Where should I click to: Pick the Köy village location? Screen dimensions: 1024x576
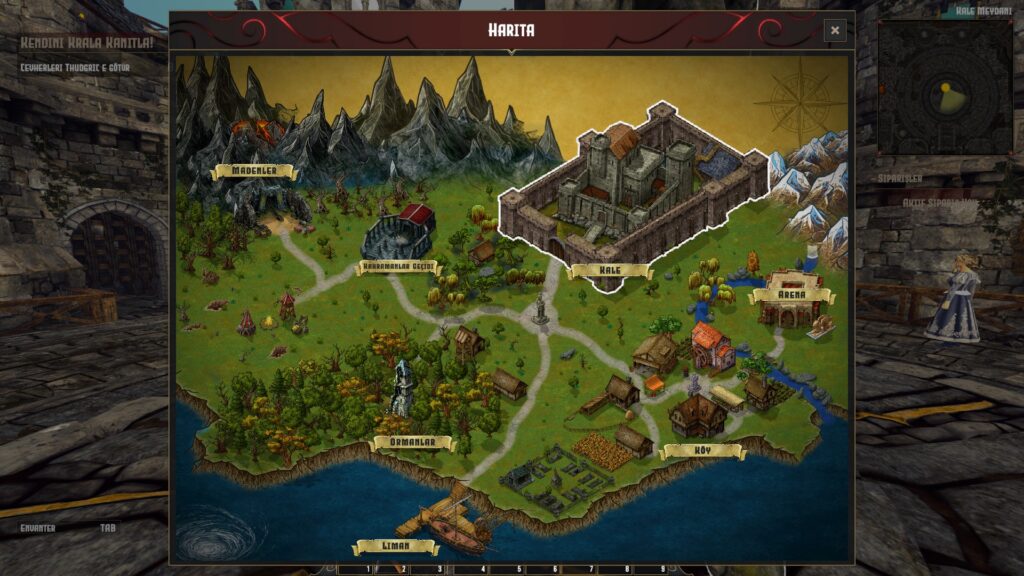pos(703,451)
